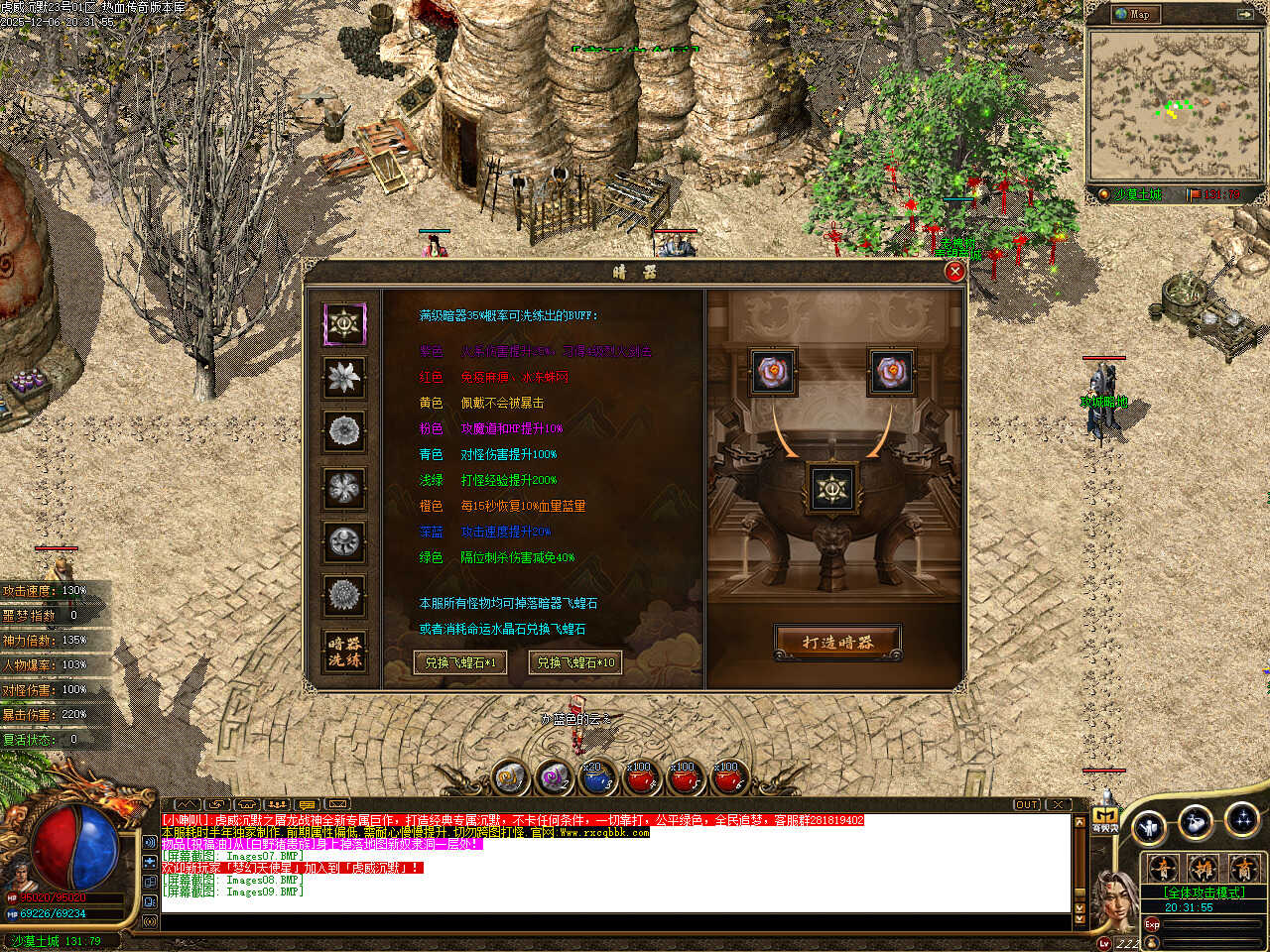Select the top-left rose material slot

click(773, 372)
